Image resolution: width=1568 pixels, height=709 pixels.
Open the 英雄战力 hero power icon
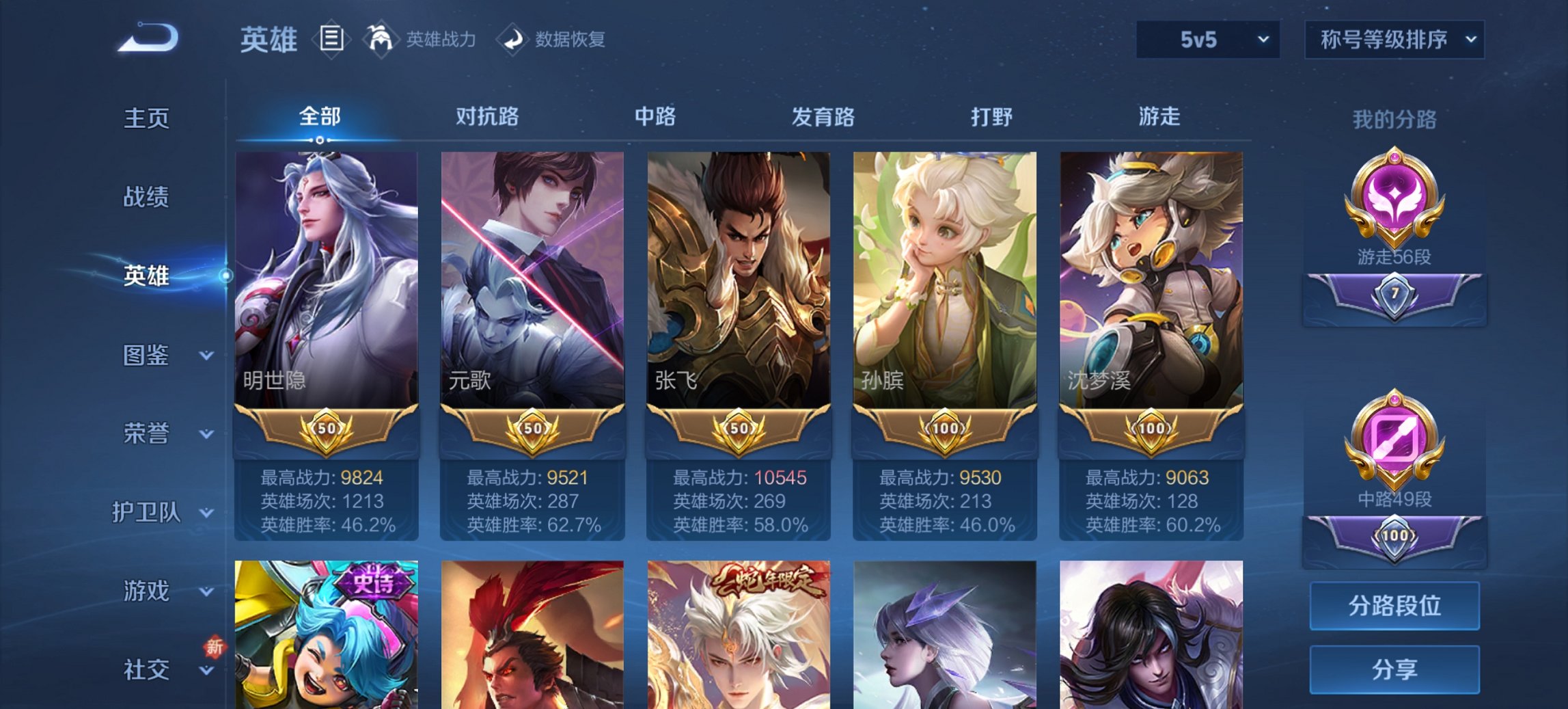381,40
